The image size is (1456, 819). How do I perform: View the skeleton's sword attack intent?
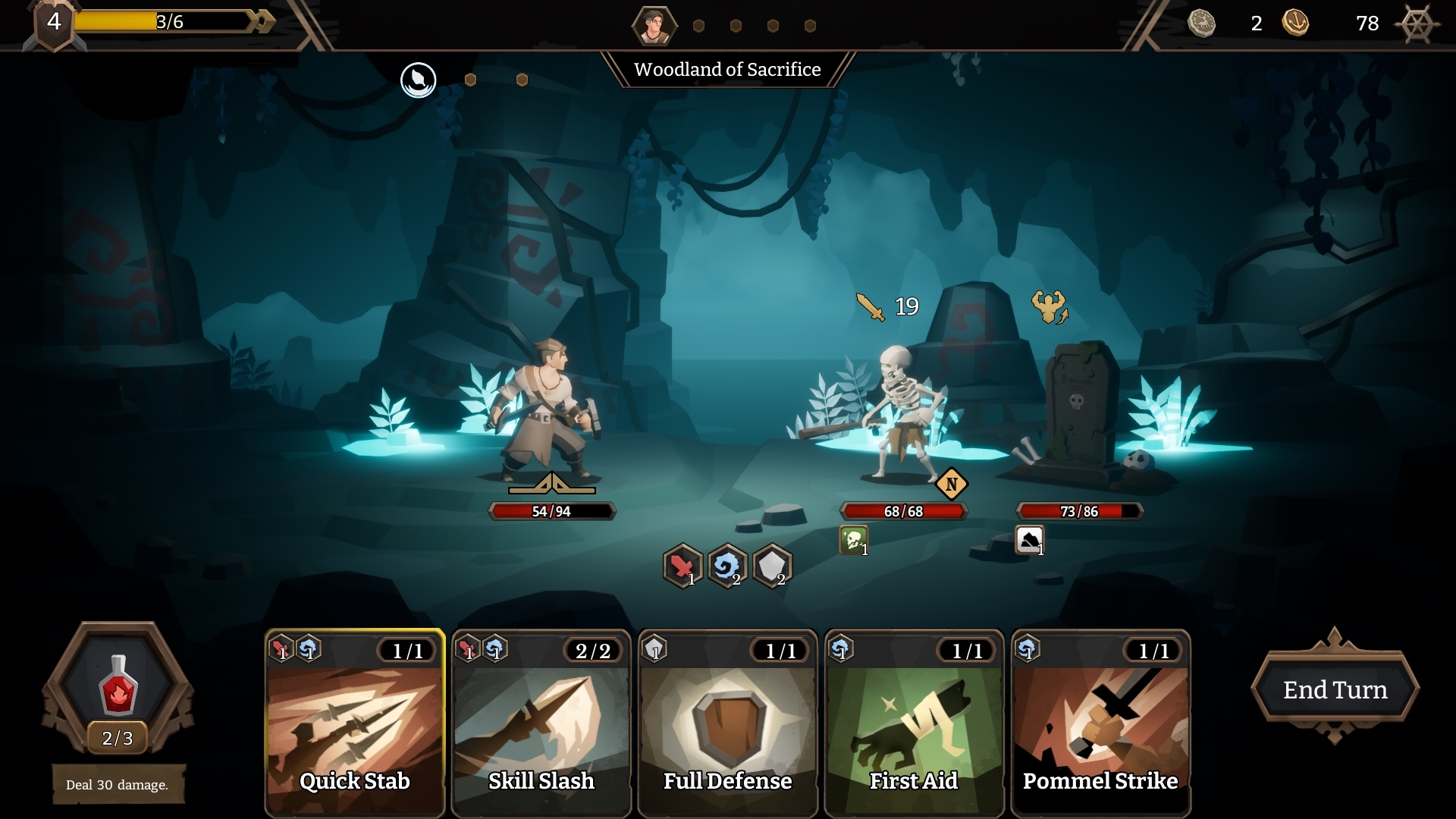pos(871,306)
